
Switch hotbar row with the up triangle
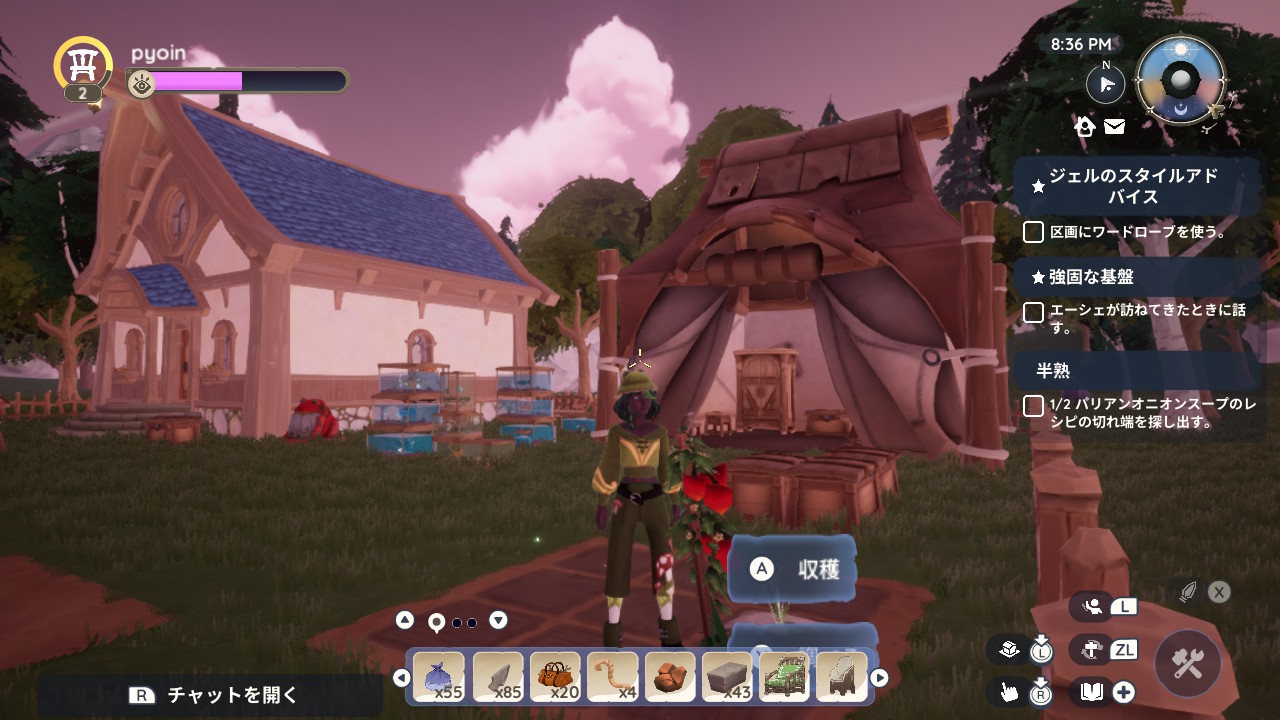coord(405,620)
